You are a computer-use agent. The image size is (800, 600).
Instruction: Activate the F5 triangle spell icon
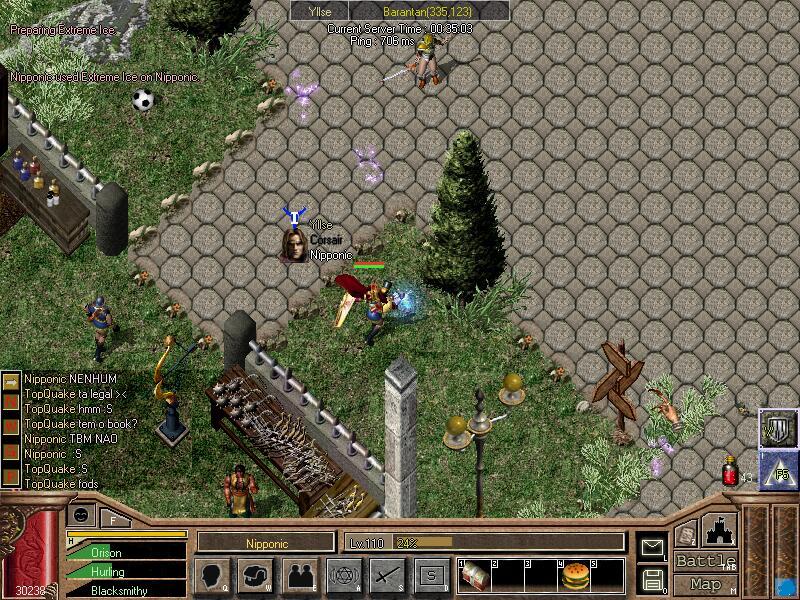click(x=777, y=467)
